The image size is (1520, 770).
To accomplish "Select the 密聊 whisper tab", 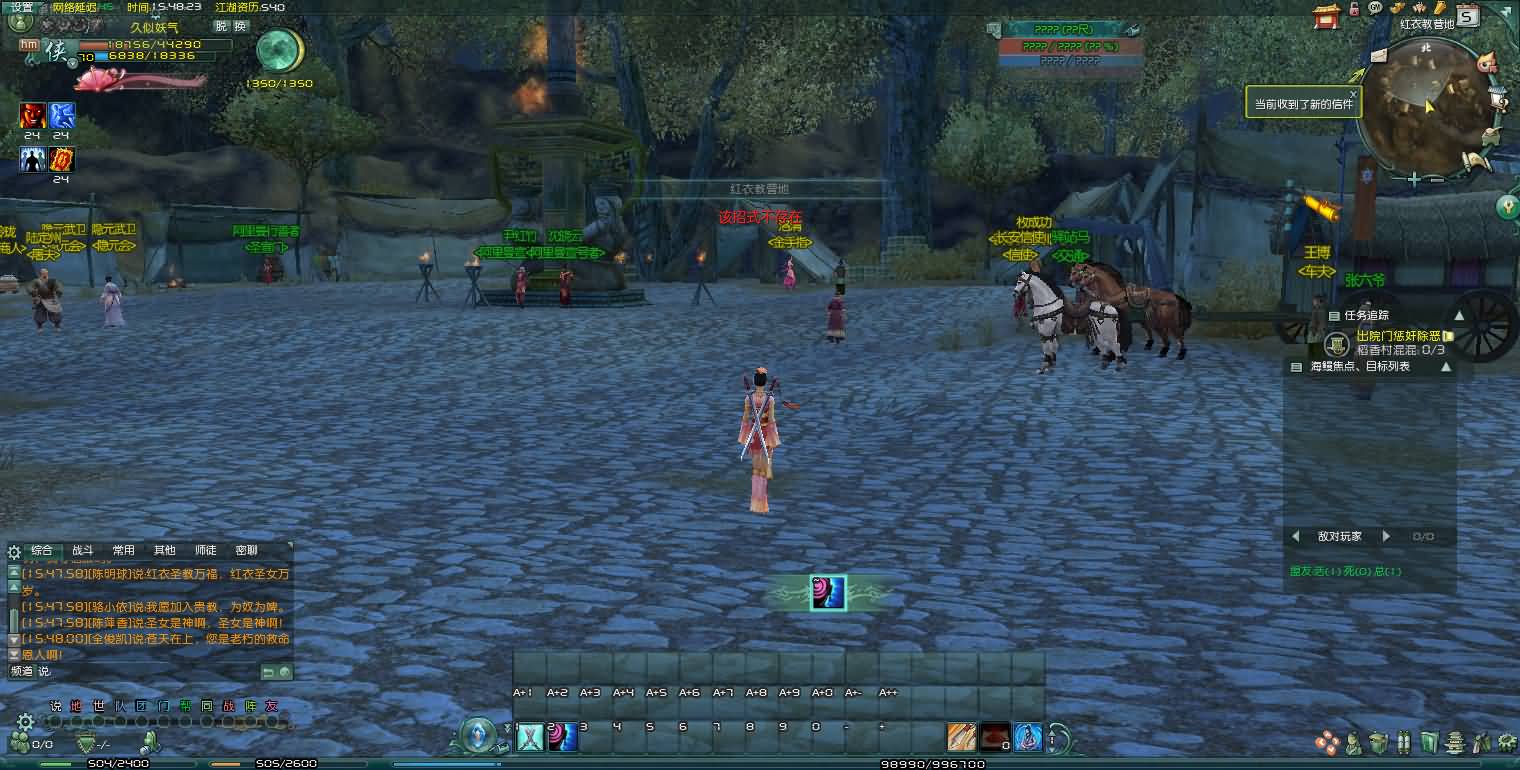I will click(246, 550).
